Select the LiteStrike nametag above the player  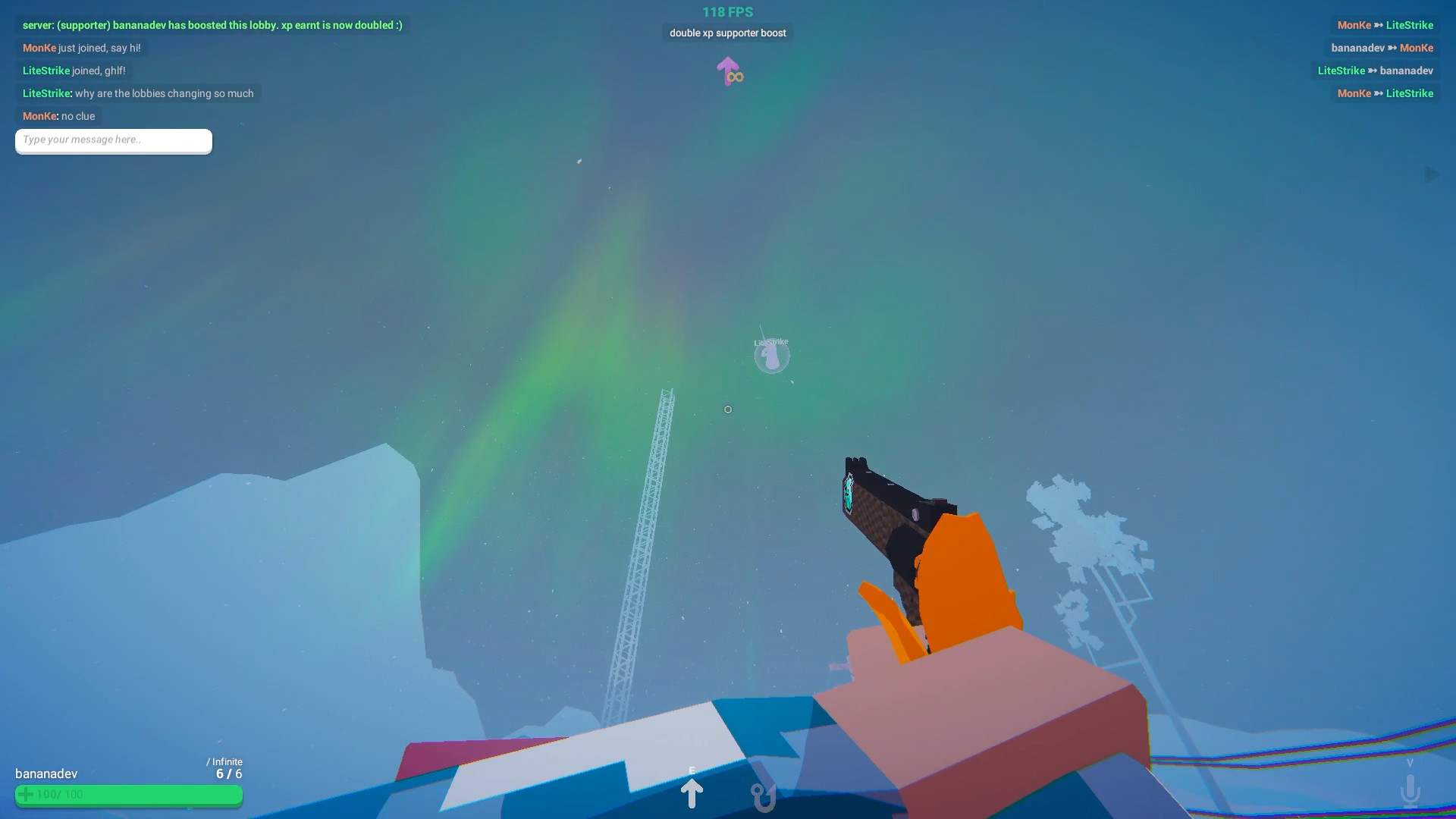(x=770, y=342)
